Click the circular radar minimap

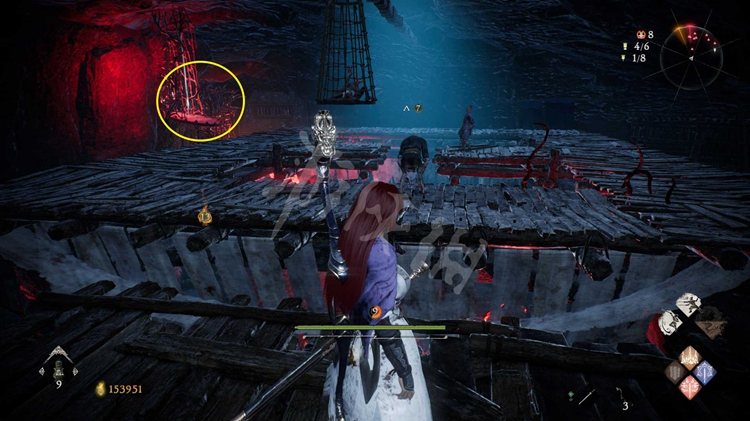pos(691,58)
